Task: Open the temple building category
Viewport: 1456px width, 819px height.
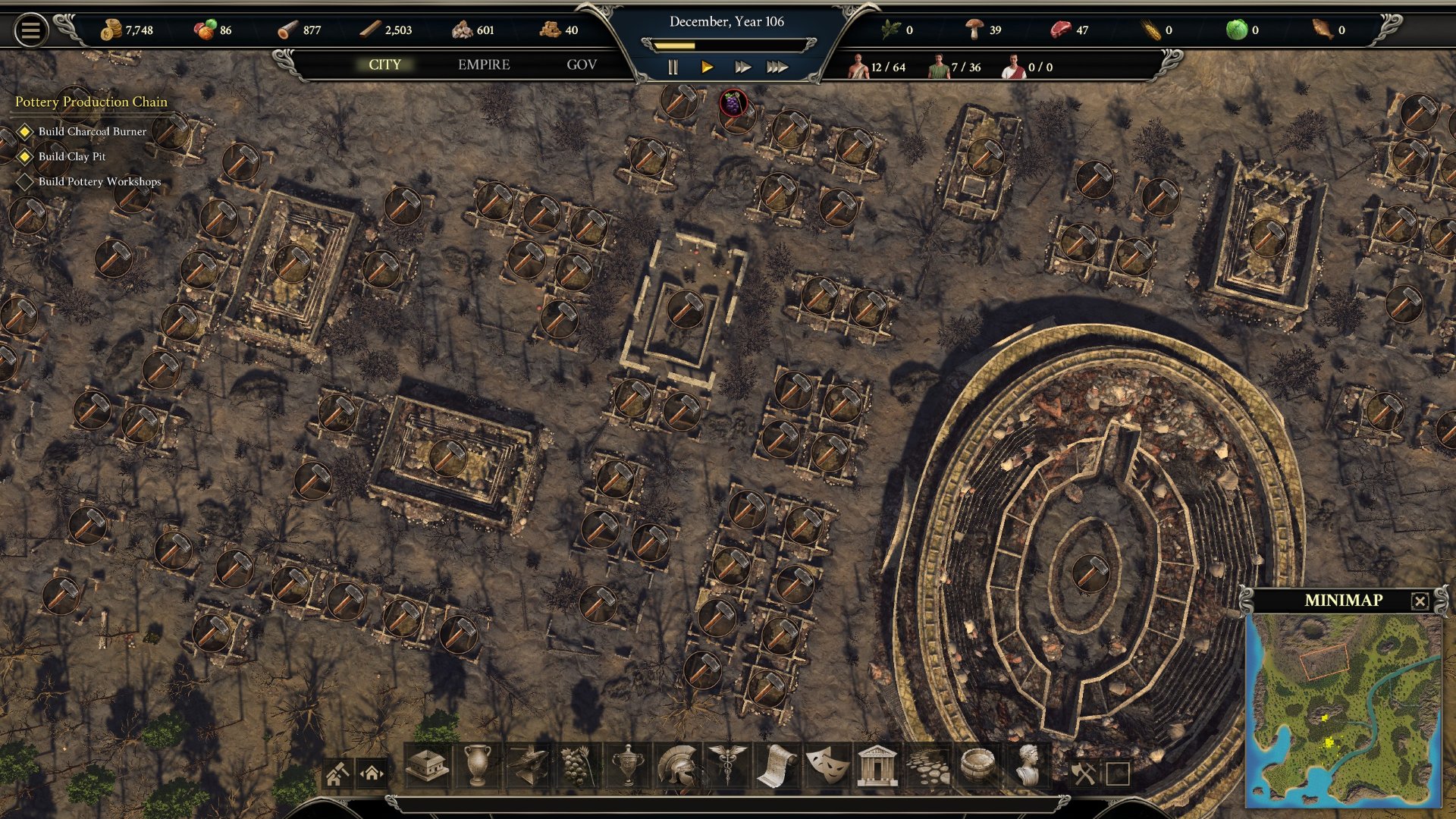Action: tap(877, 766)
